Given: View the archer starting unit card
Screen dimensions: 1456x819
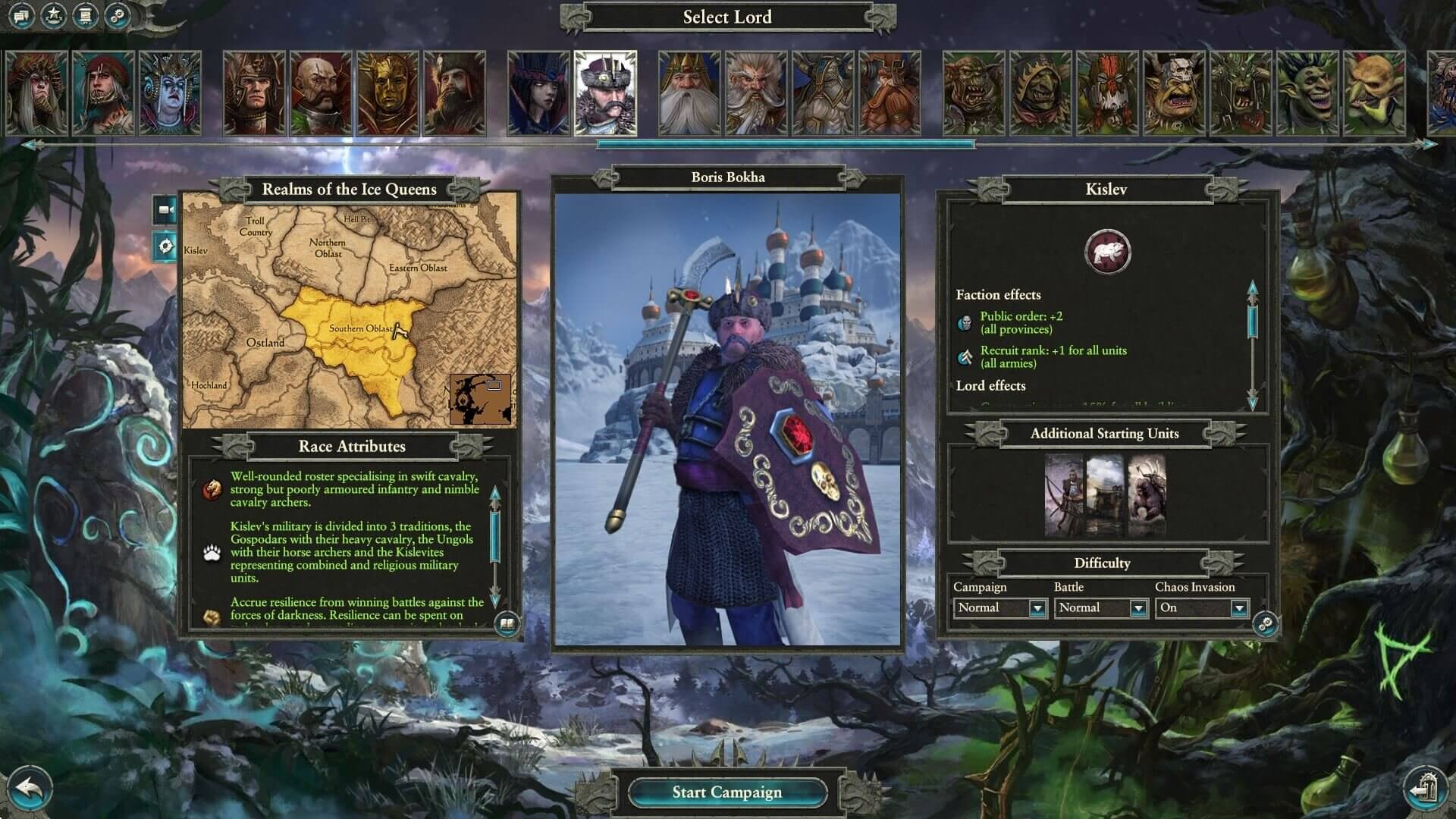Looking at the screenshot, I should 1064,495.
